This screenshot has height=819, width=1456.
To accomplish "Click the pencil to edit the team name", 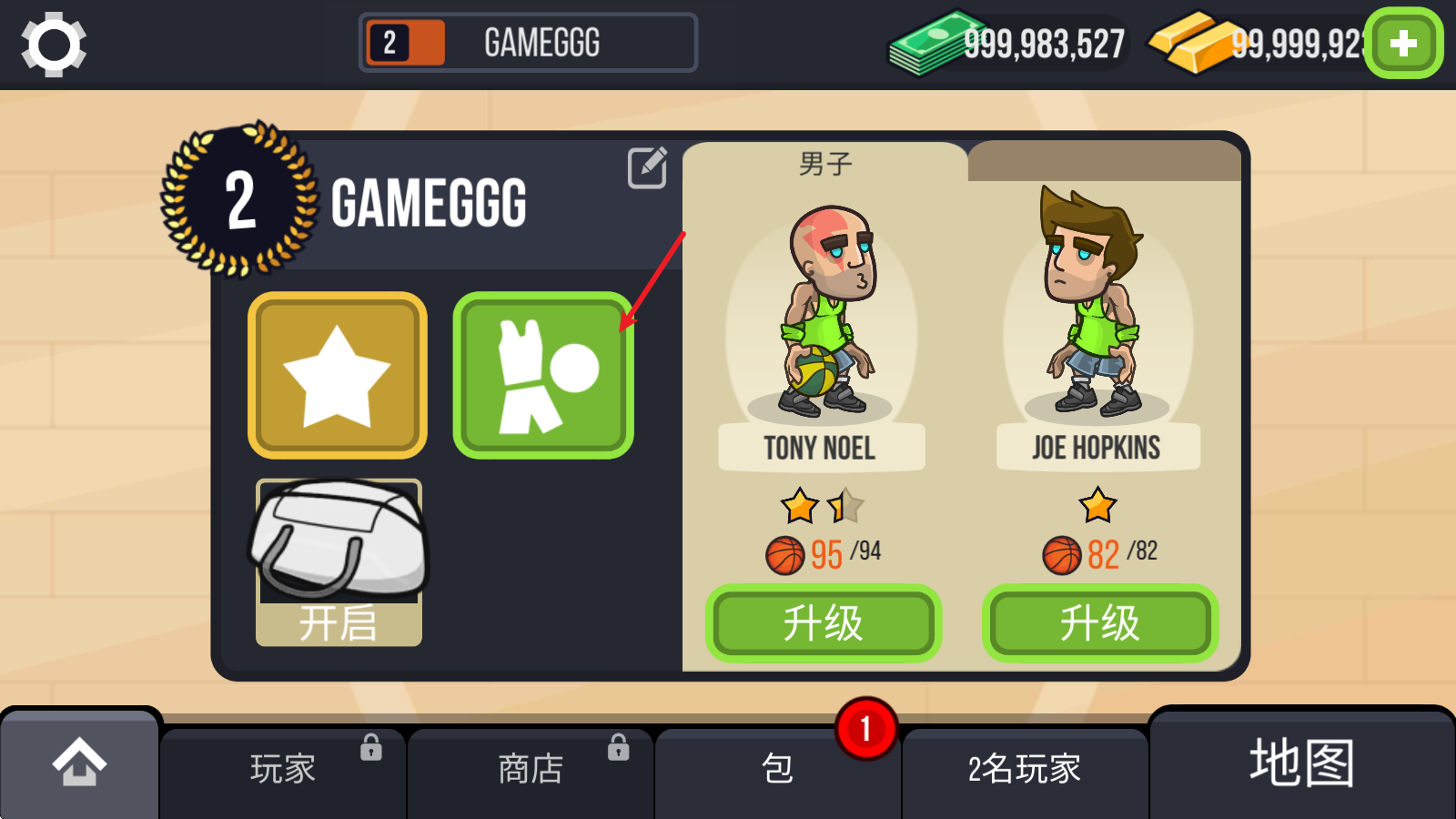I will point(646,169).
